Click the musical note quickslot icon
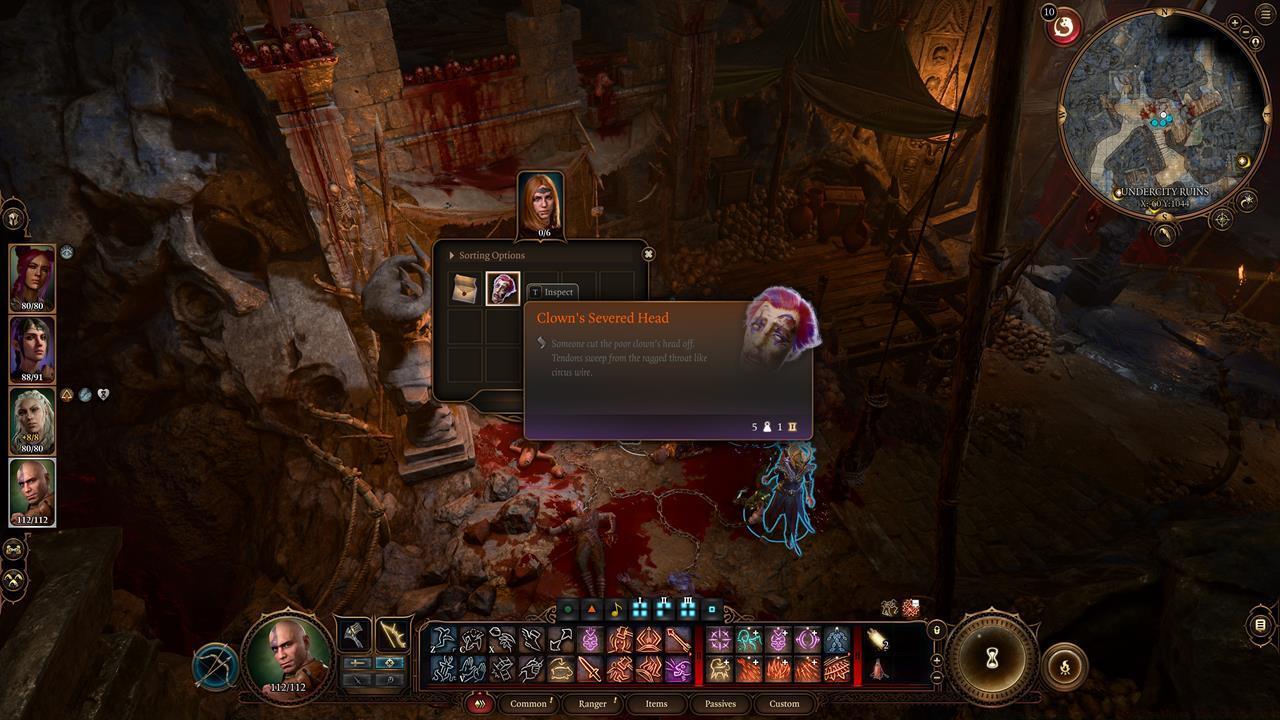 point(616,611)
